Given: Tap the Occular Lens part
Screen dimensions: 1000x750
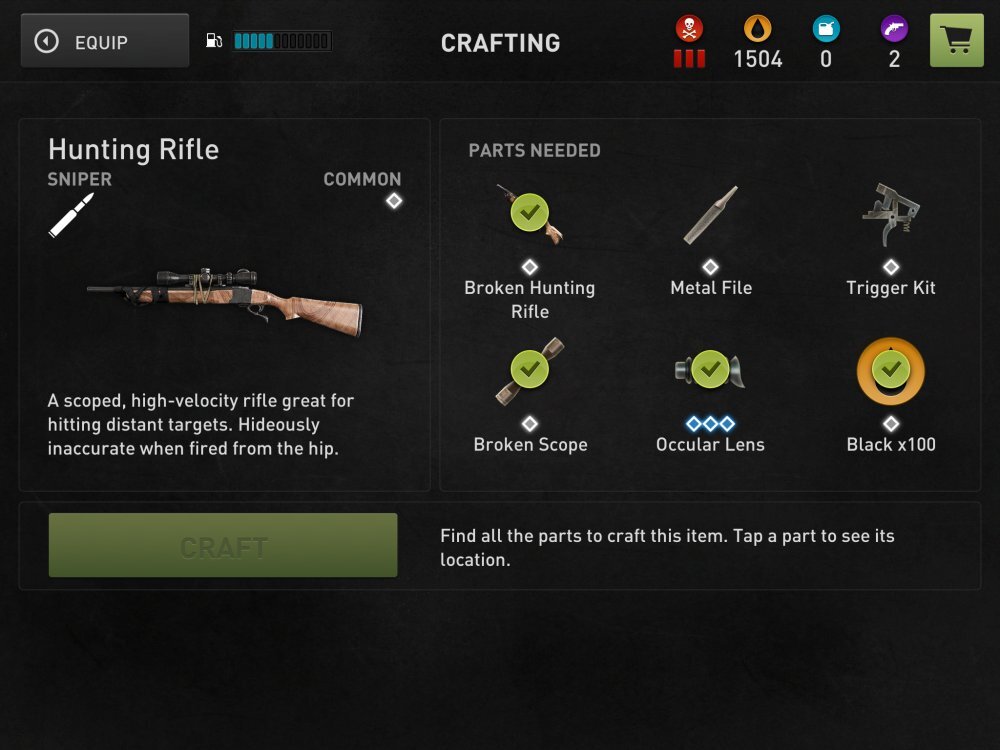Looking at the screenshot, I should click(709, 371).
